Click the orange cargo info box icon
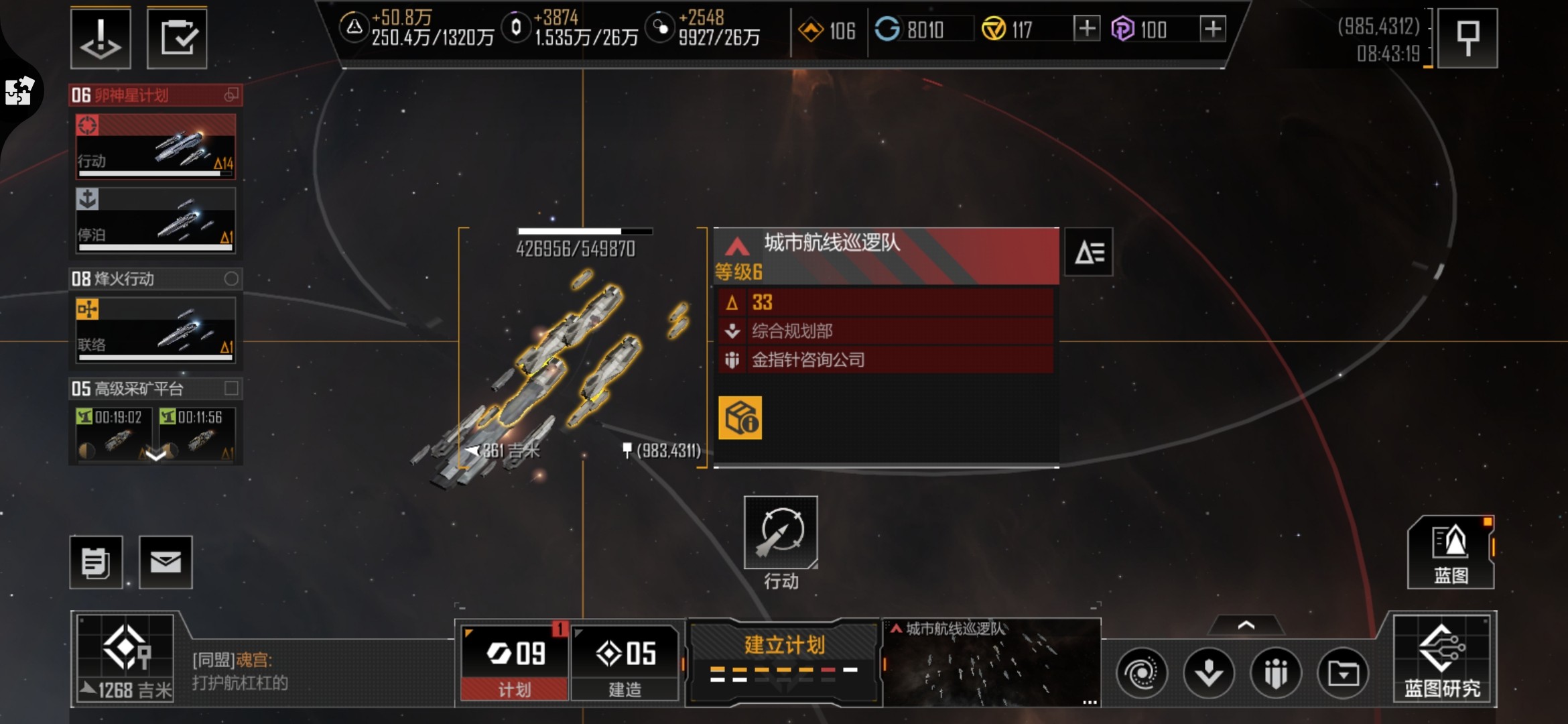 click(740, 418)
